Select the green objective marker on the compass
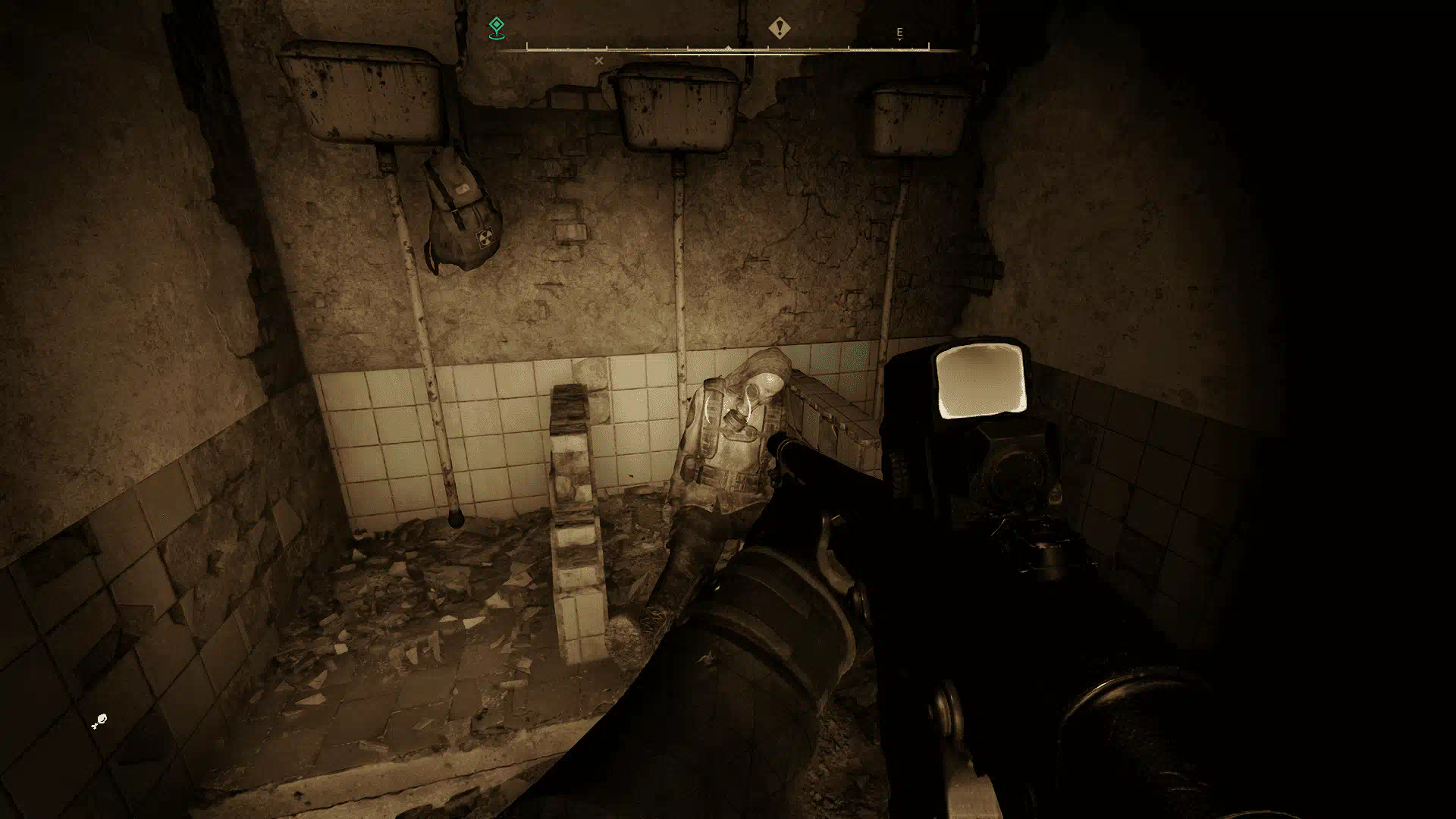This screenshot has width=1456, height=819. (496, 28)
